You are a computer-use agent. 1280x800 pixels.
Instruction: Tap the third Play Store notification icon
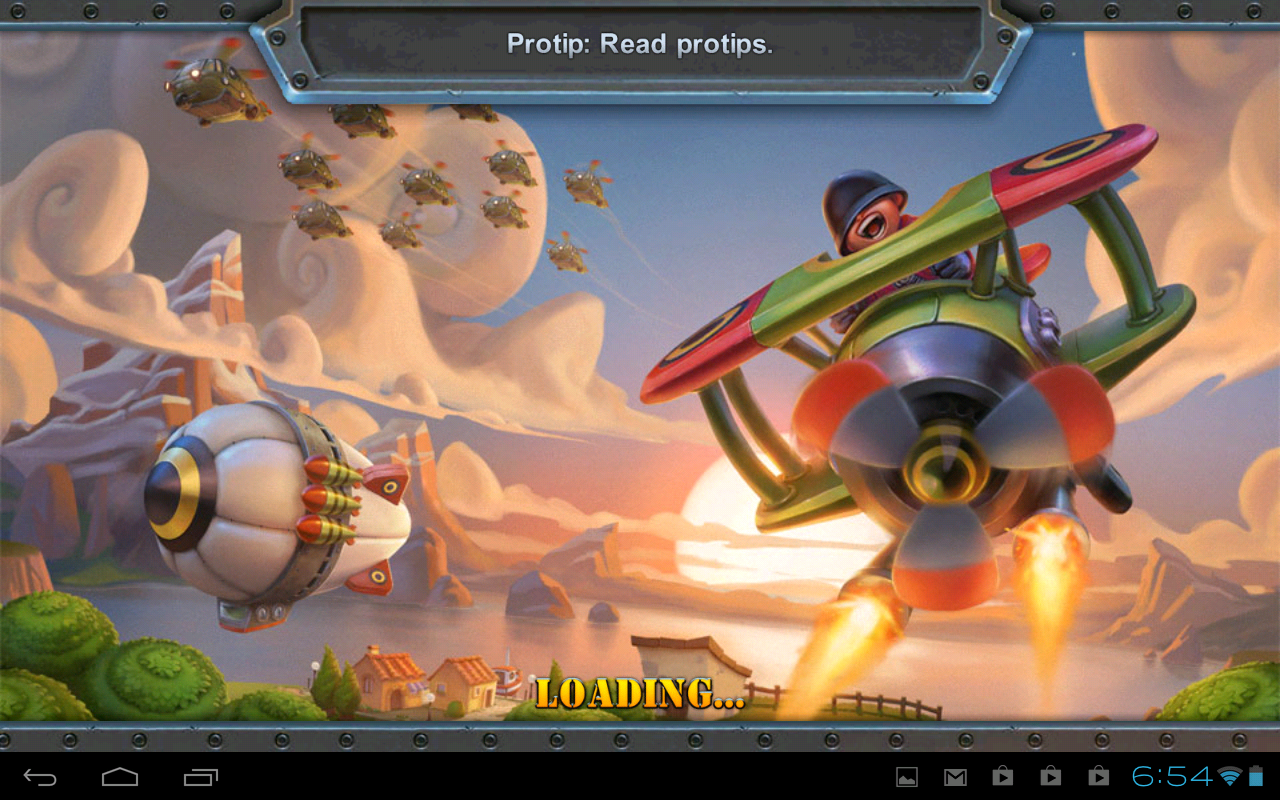coord(1098,776)
